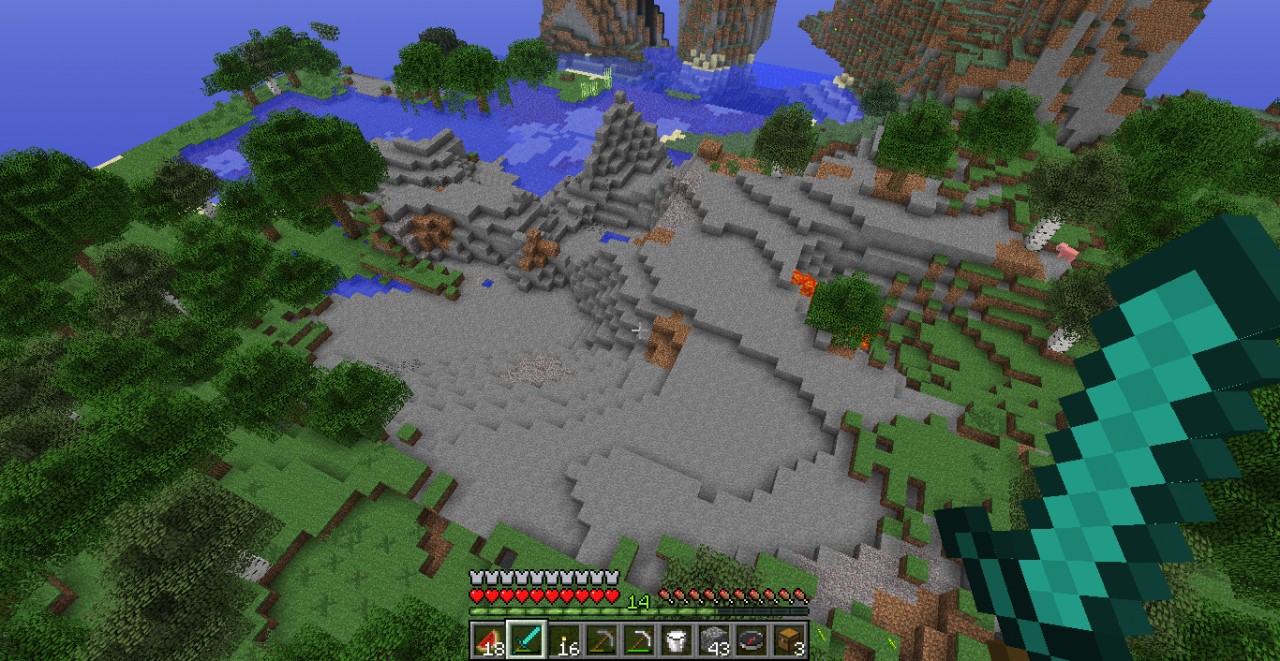Select the cobblestone stack of 43
Viewport: 1280px width, 661px height.
pos(716,640)
